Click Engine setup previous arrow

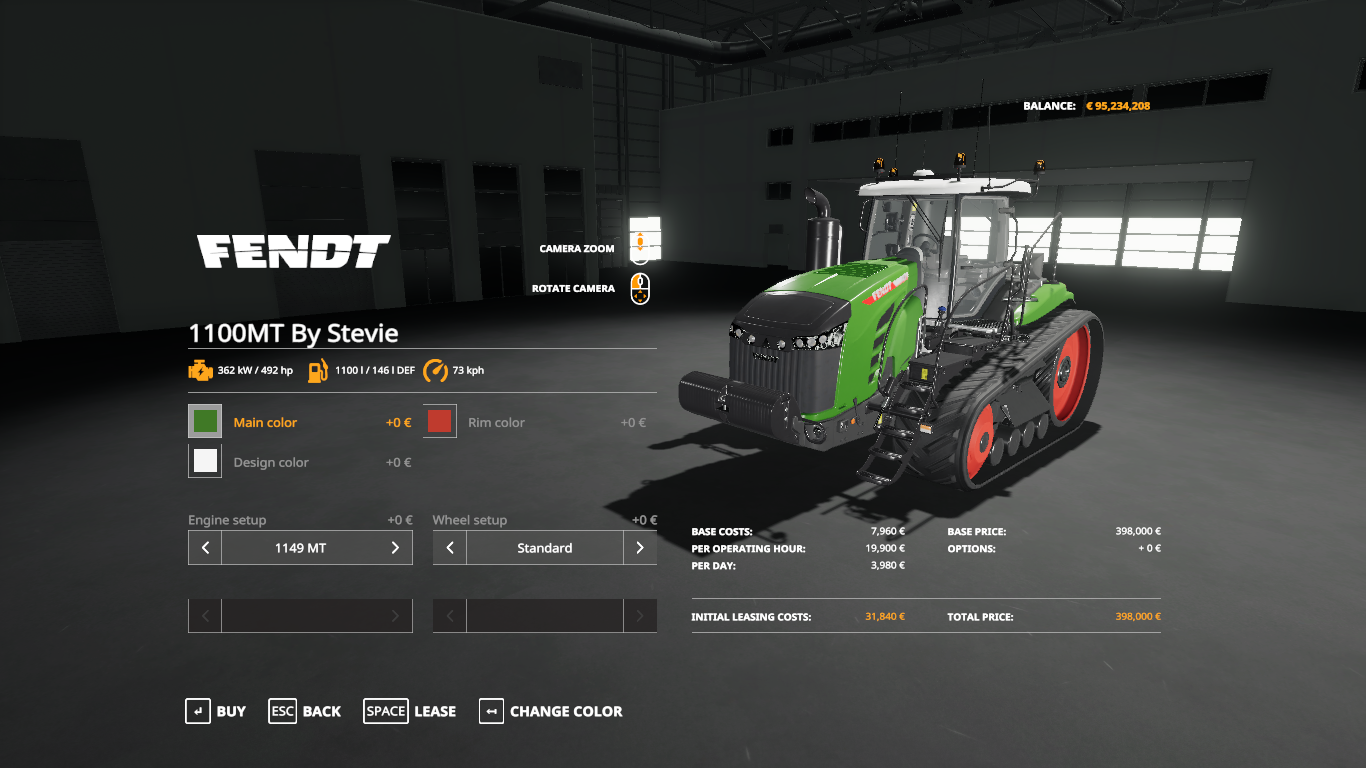point(205,548)
